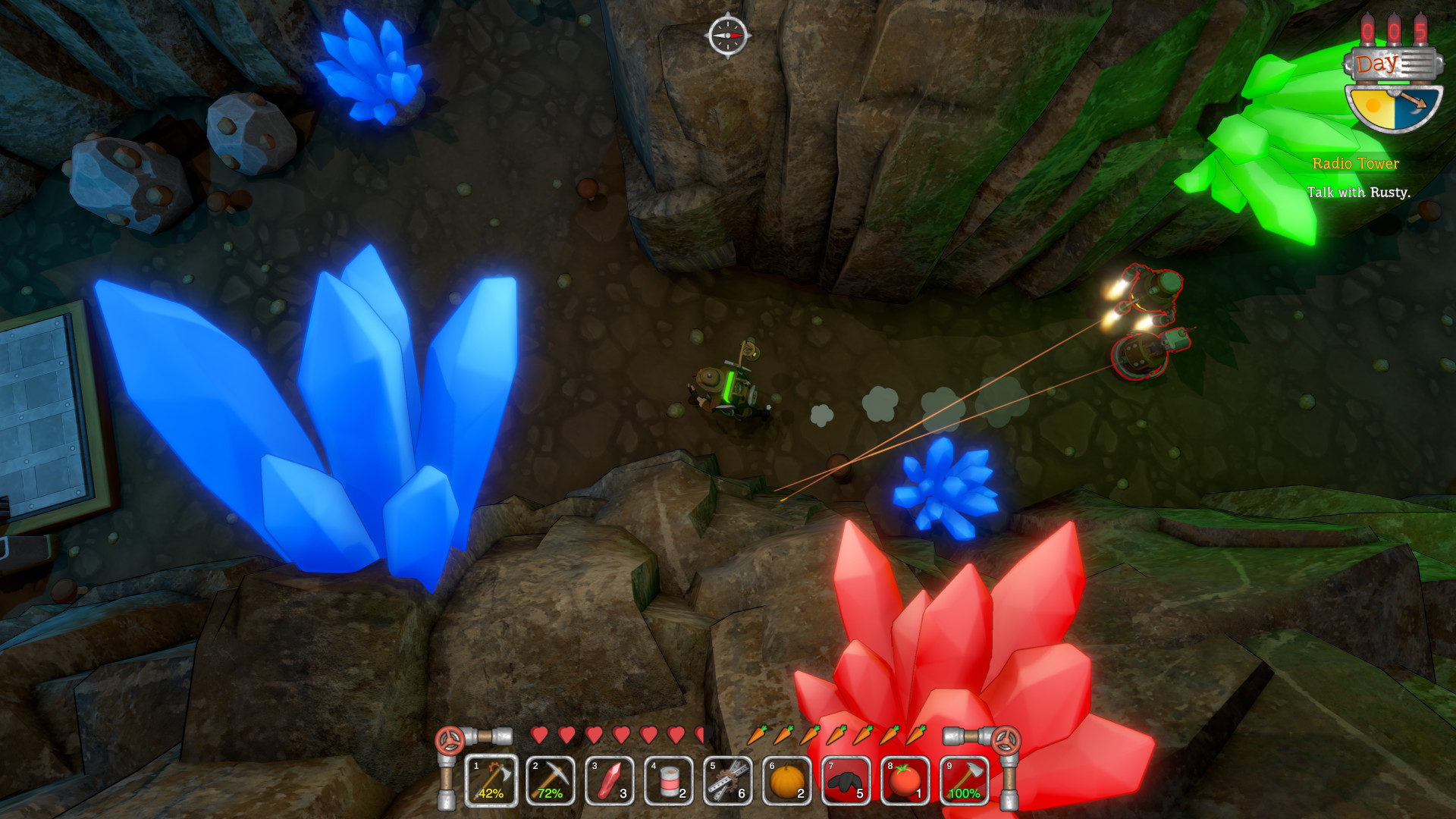Equip the pickaxe at 72% durability
This screenshot has height=819, width=1456.
pos(551,780)
